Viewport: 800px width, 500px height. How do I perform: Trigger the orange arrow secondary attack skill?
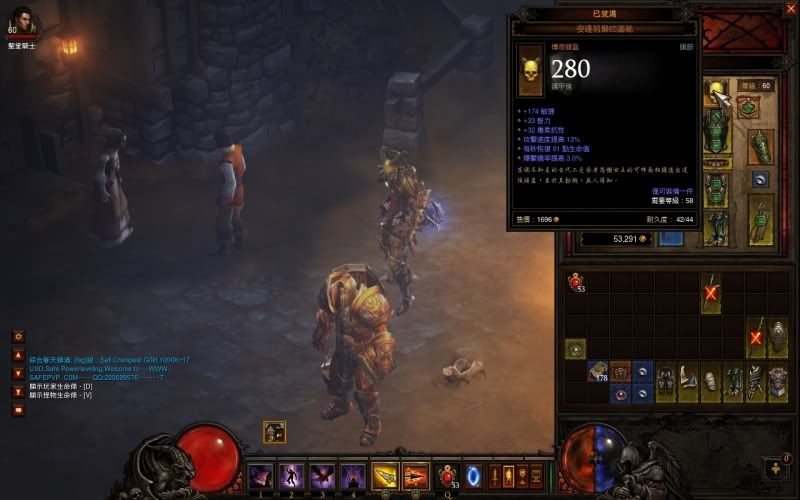[415, 474]
